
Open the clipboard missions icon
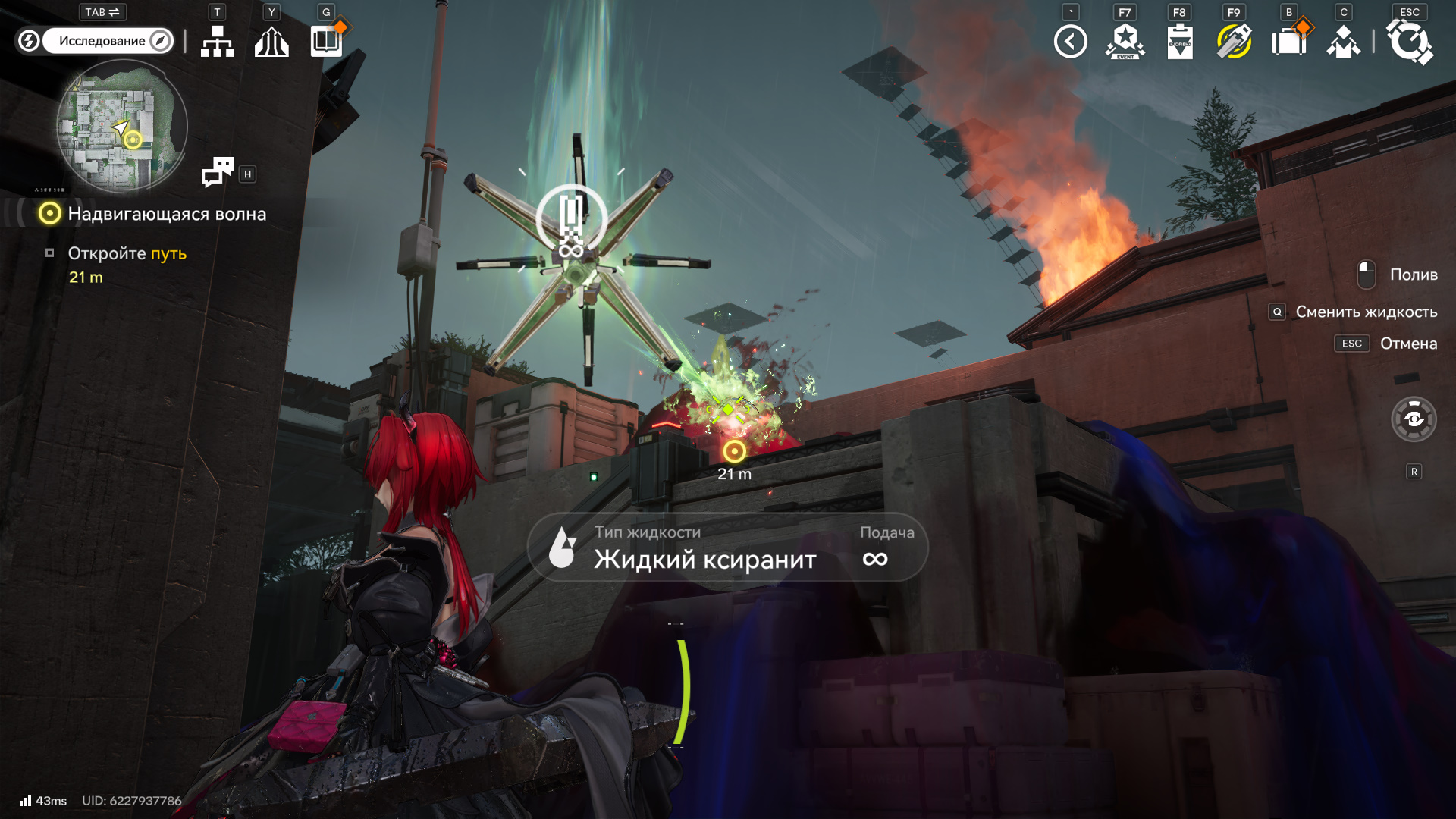(x=1179, y=42)
